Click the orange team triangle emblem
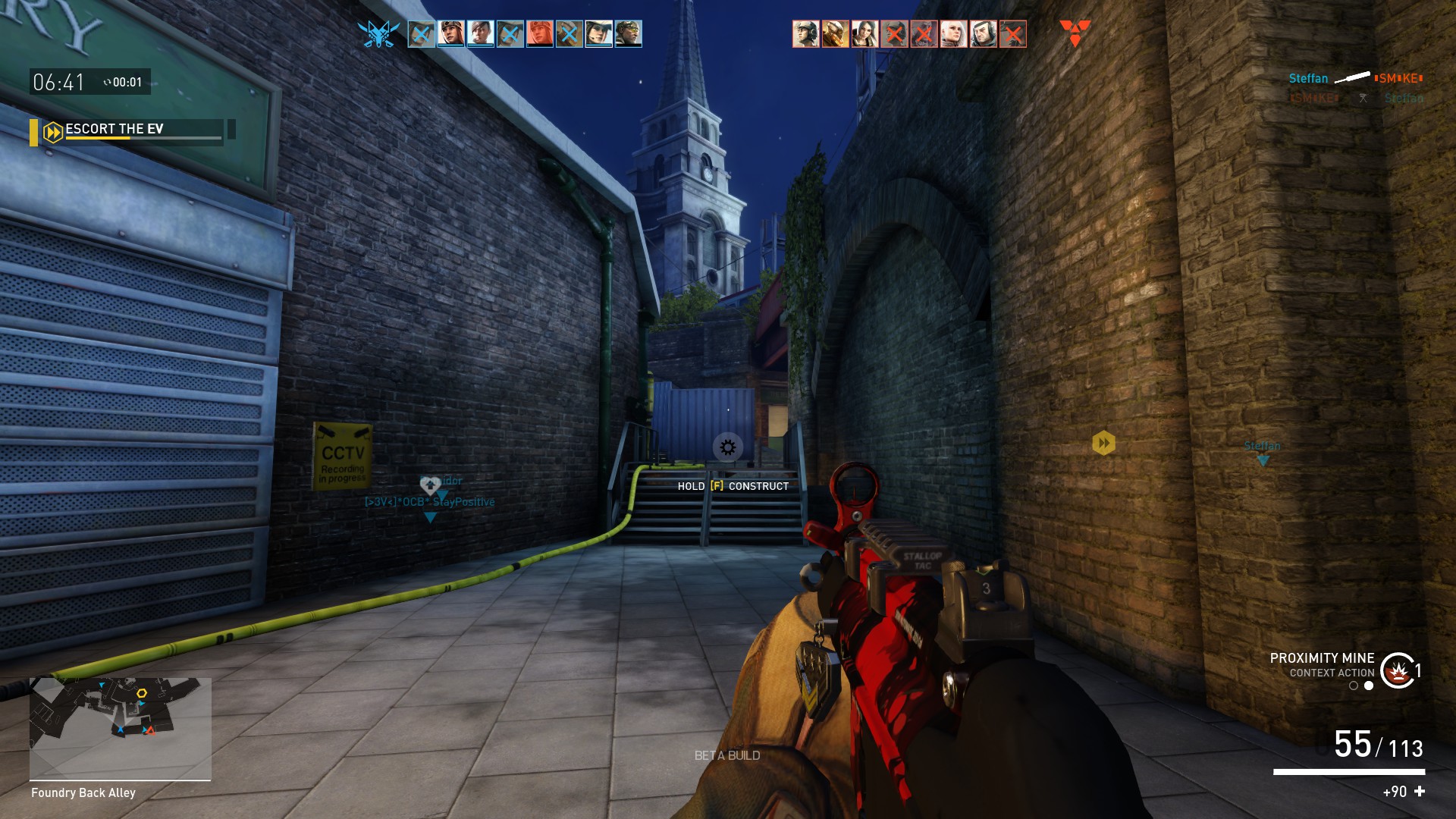Viewport: 1456px width, 819px height. (x=1075, y=33)
